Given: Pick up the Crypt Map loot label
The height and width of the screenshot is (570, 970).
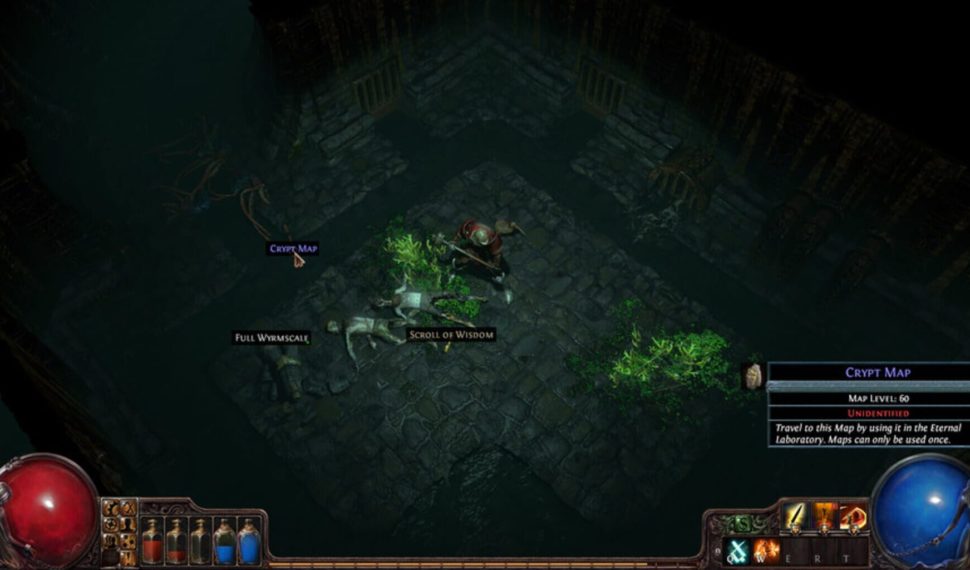Looking at the screenshot, I should point(293,248).
